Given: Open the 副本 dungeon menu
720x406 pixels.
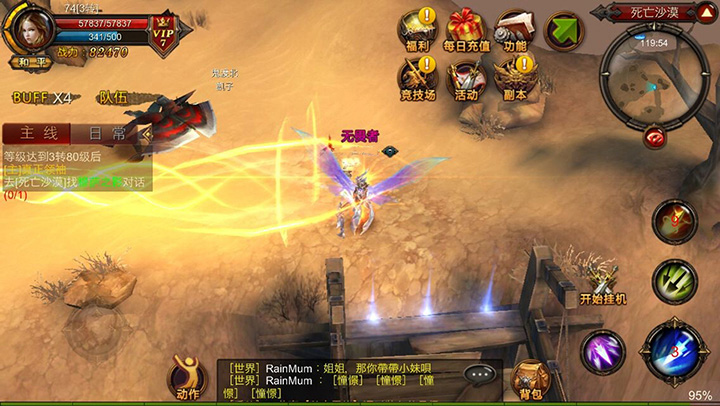Looking at the screenshot, I should pyautogui.click(x=515, y=76).
